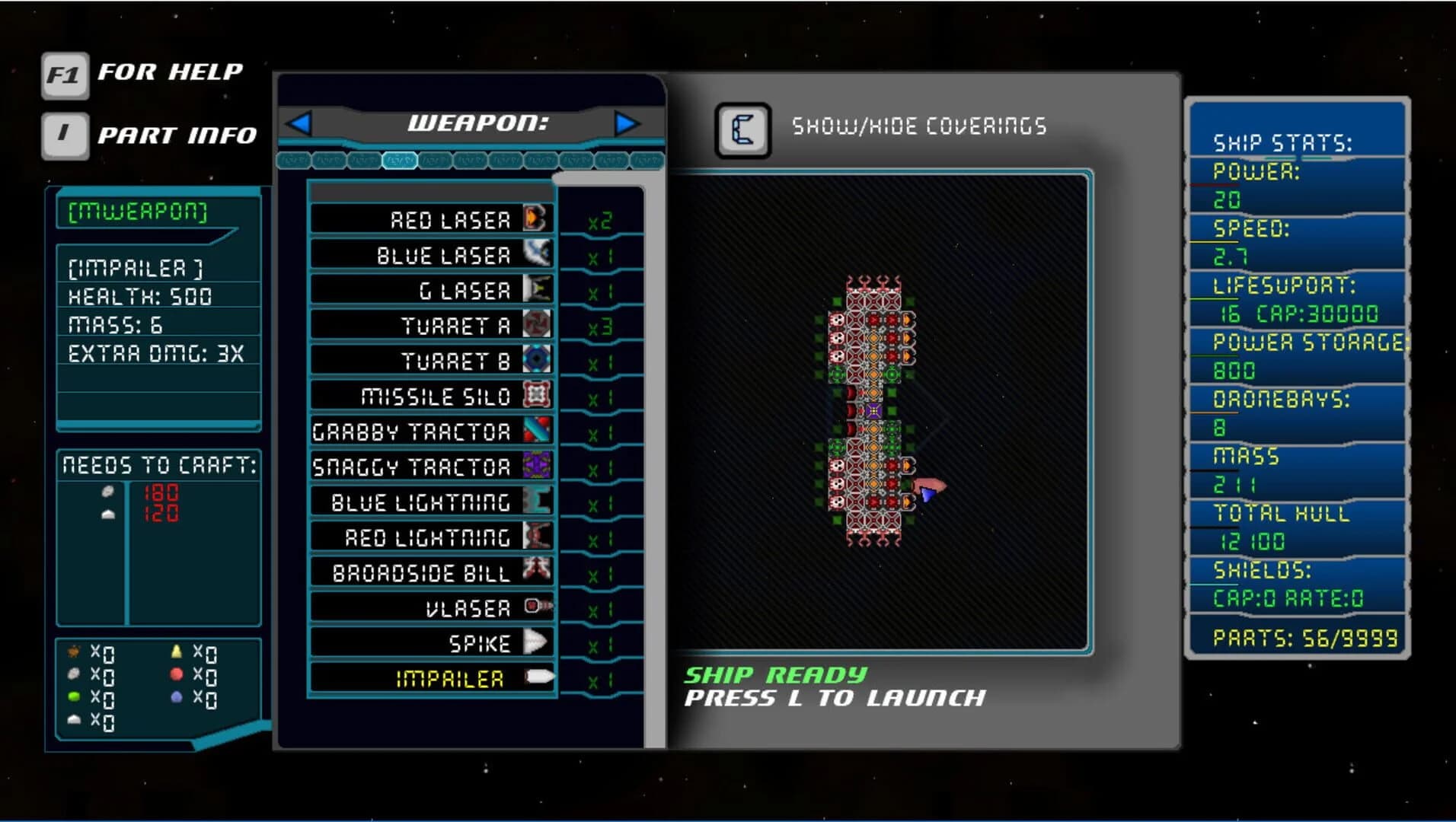Show the Grabby Tractor weapon
Viewport: 1456px width, 822px height.
coord(538,431)
